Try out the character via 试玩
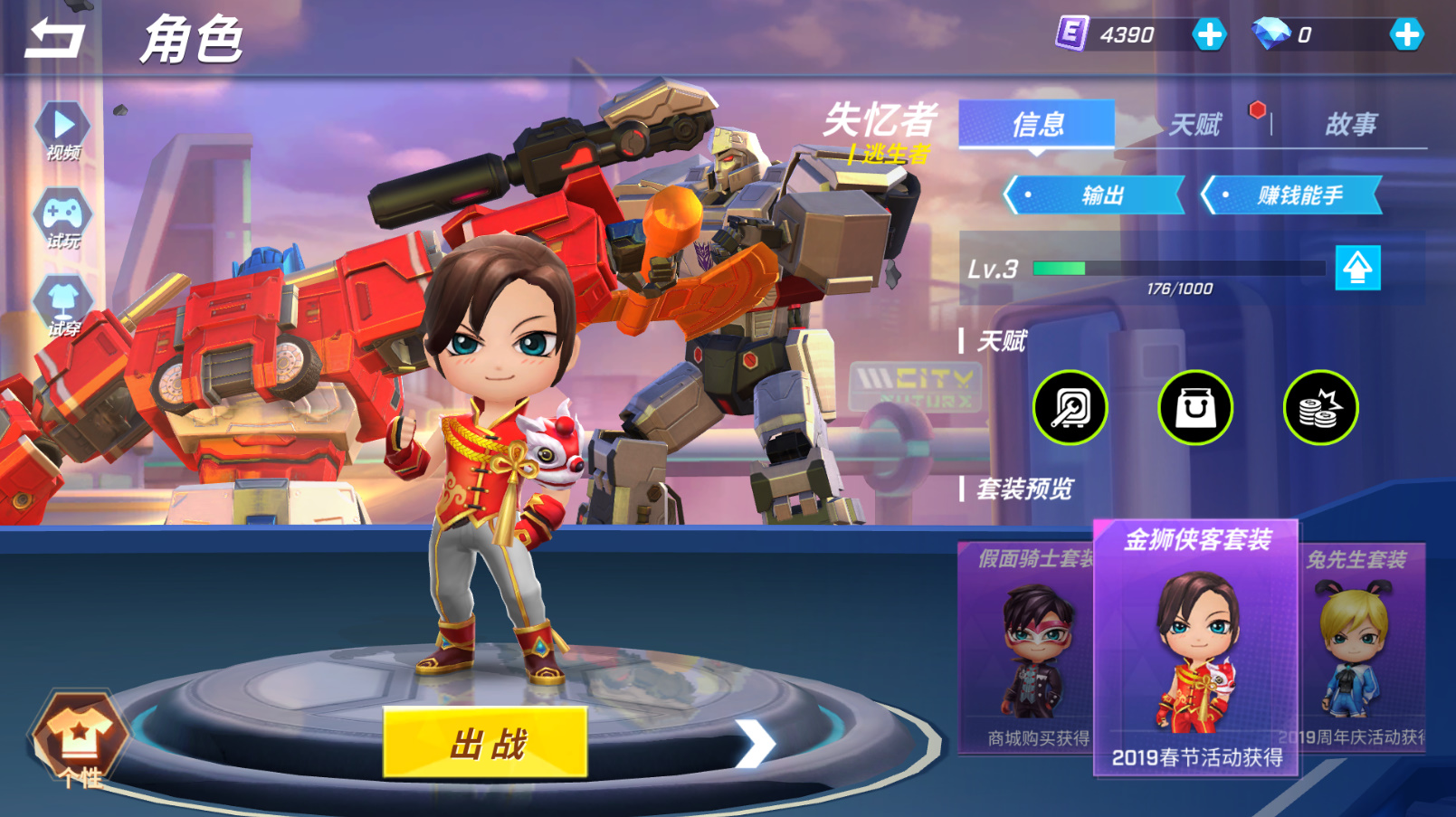The image size is (1456, 817). click(x=62, y=220)
